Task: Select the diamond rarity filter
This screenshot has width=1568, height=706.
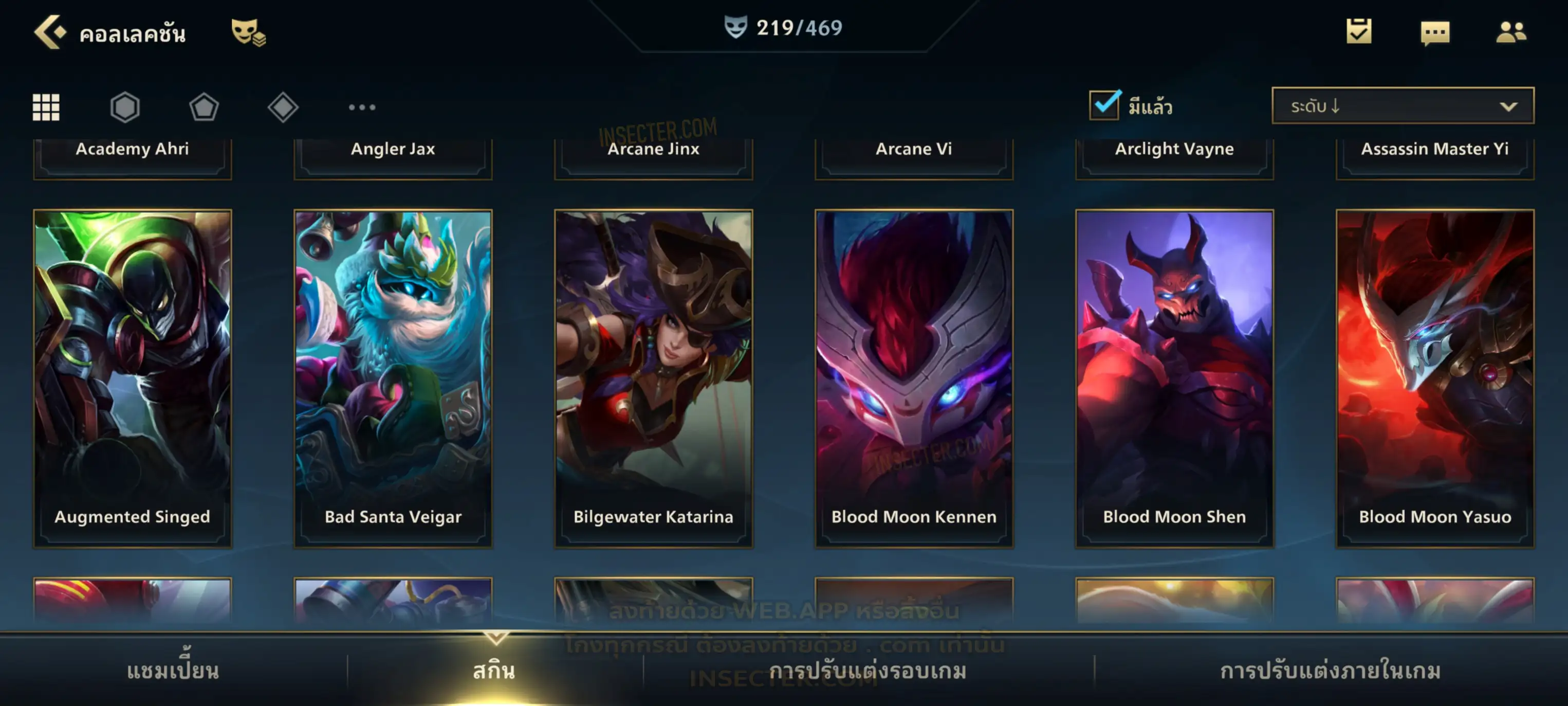Action: tap(283, 107)
